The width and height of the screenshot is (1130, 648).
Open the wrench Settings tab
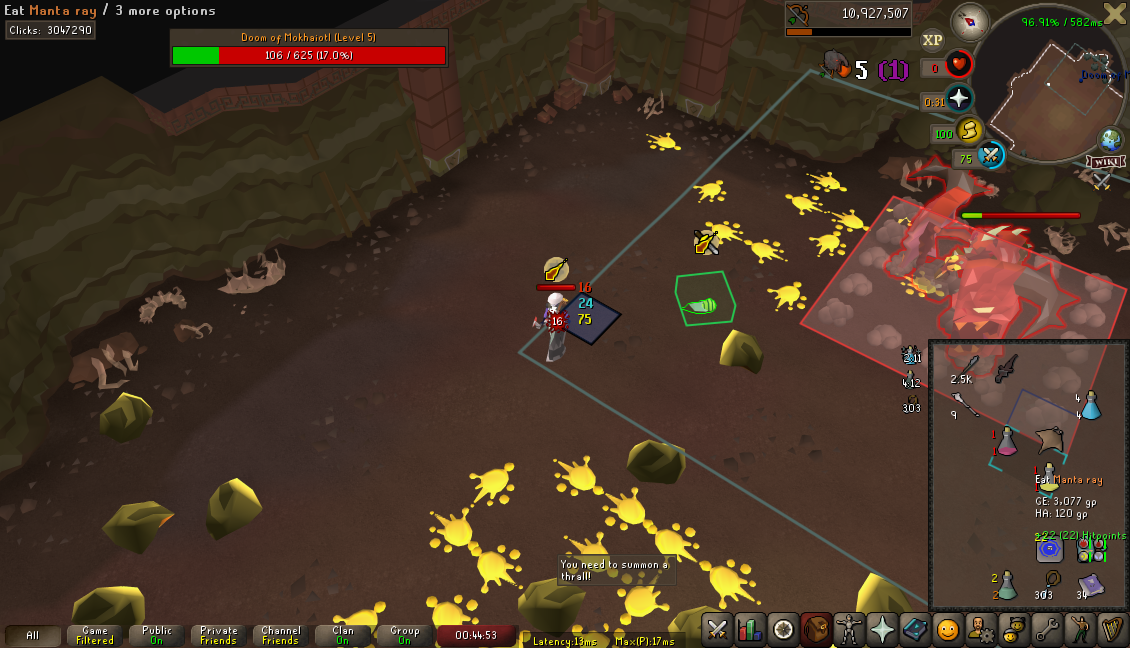tap(1047, 630)
